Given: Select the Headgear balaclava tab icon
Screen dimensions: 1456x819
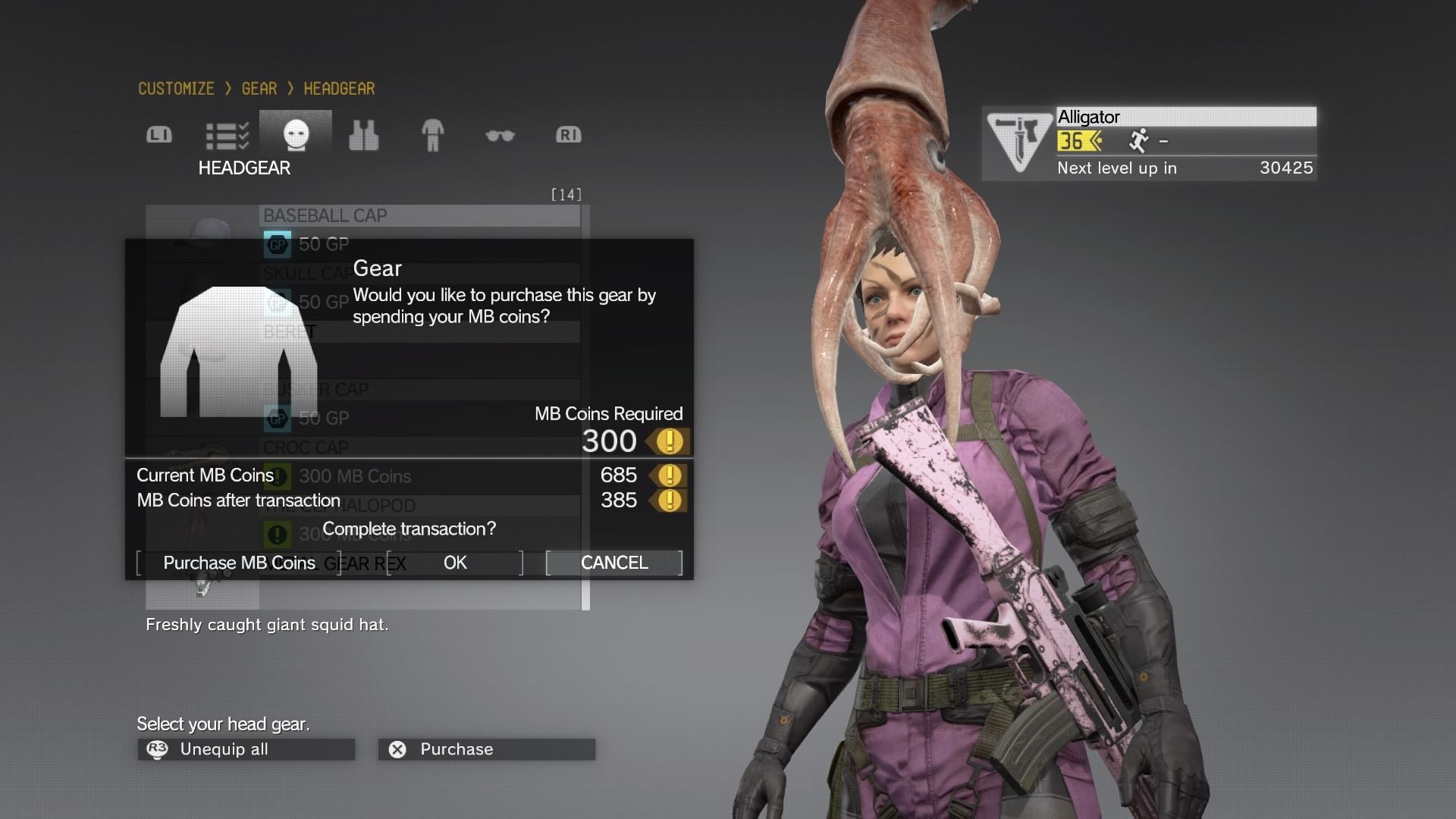Looking at the screenshot, I should (296, 134).
